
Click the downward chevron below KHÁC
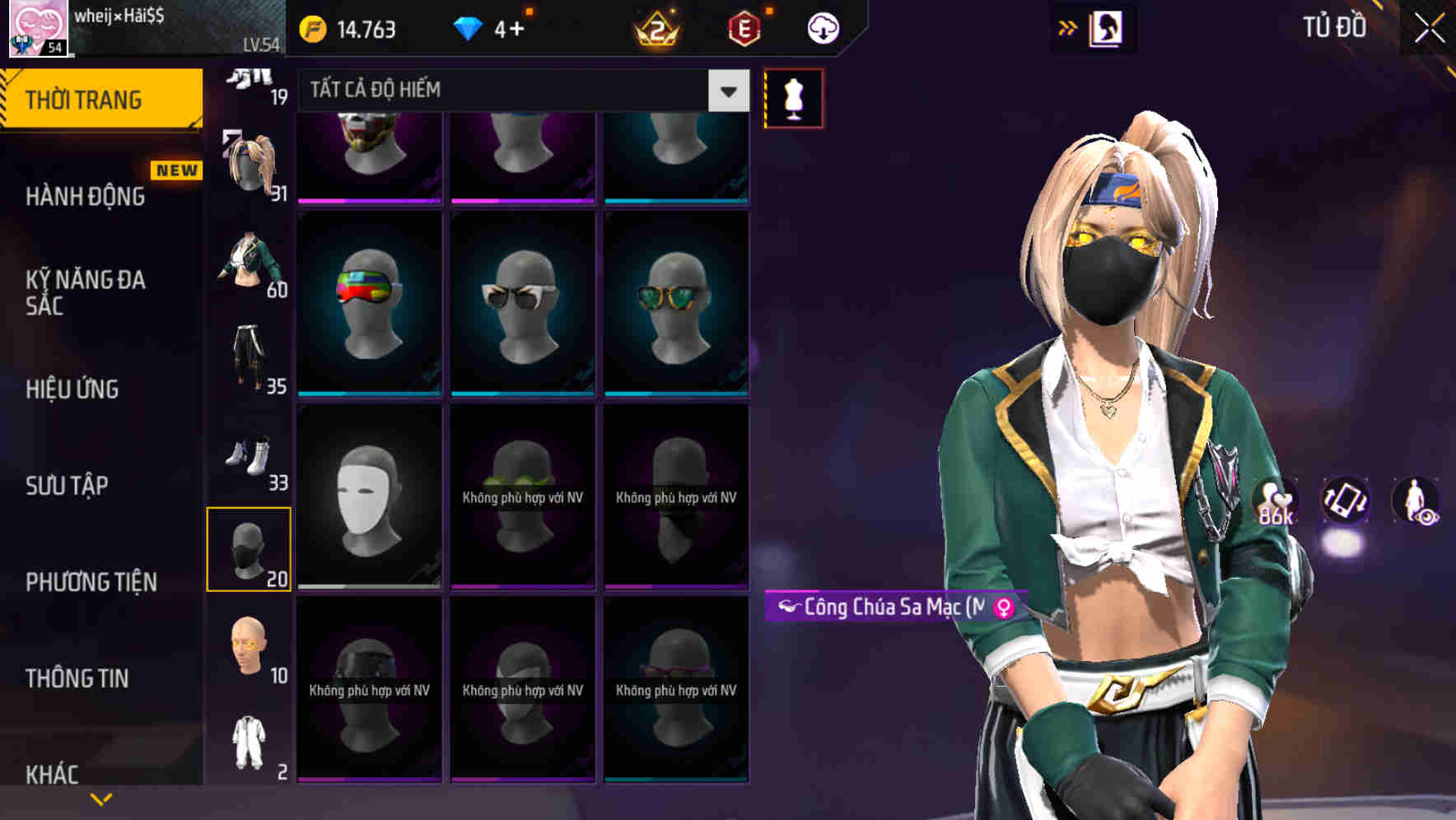point(100,799)
